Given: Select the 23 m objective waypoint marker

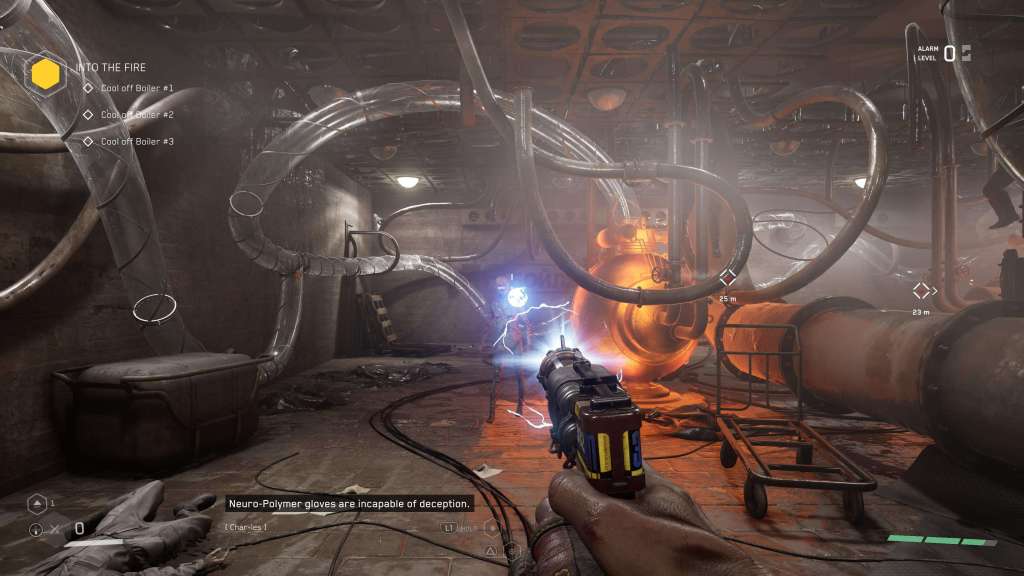Looking at the screenshot, I should [922, 291].
